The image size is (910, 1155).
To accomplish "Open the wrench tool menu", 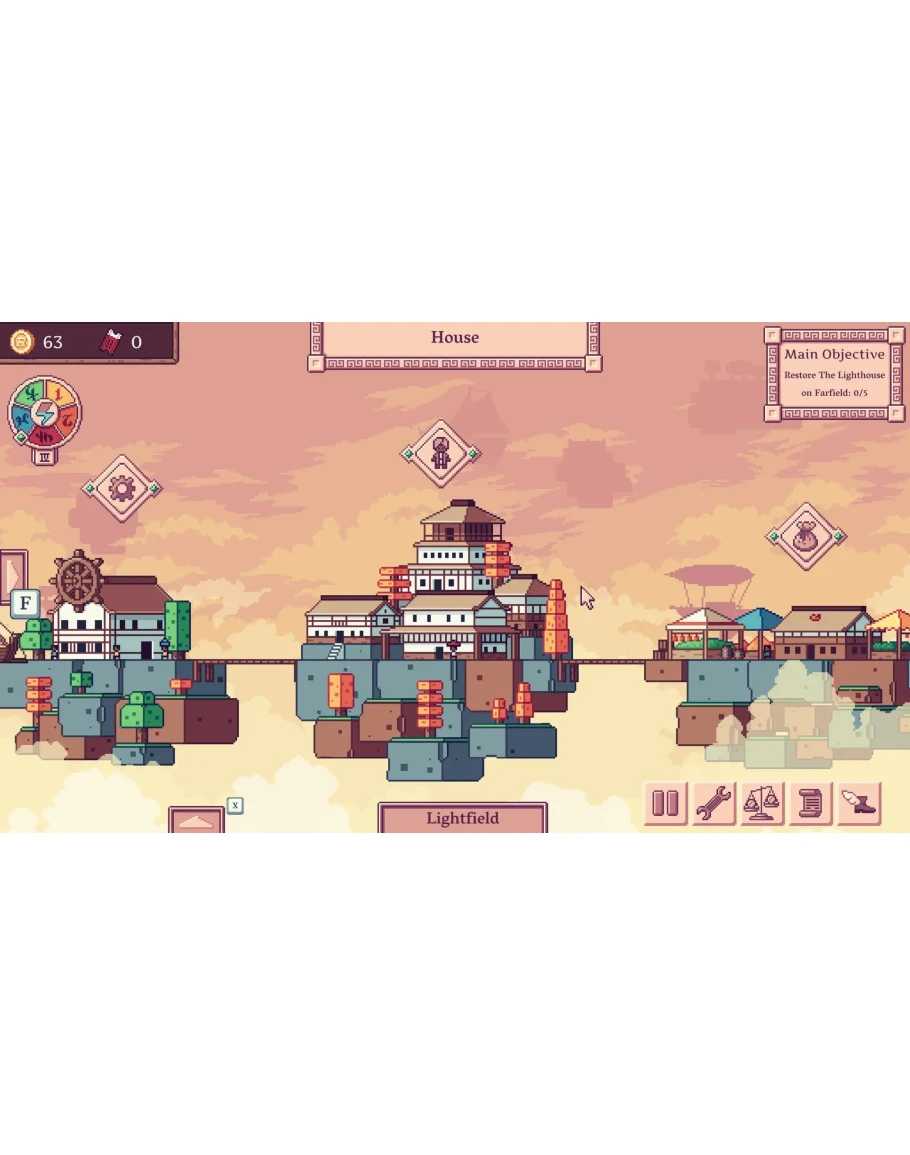I will pos(713,803).
